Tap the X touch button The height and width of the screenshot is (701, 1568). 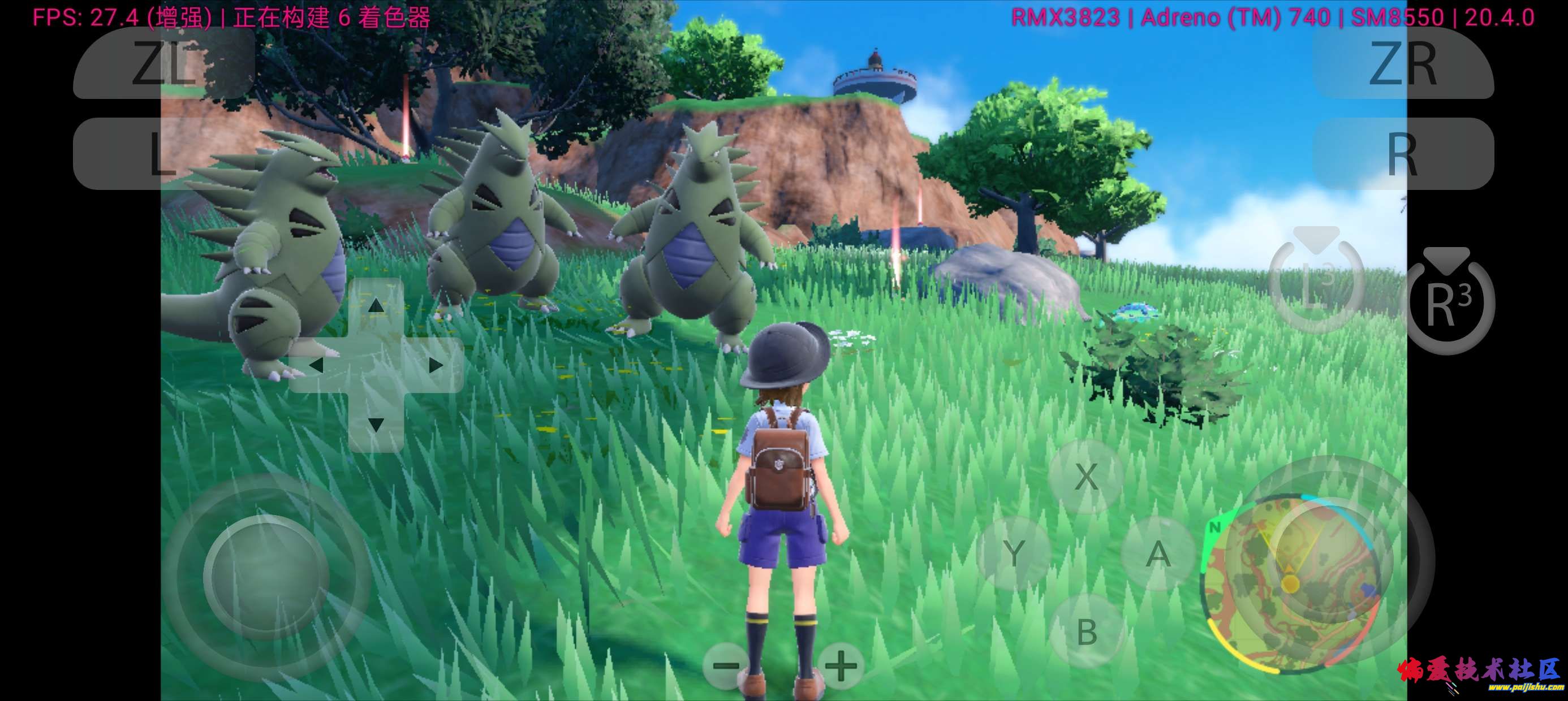pyautogui.click(x=1087, y=477)
